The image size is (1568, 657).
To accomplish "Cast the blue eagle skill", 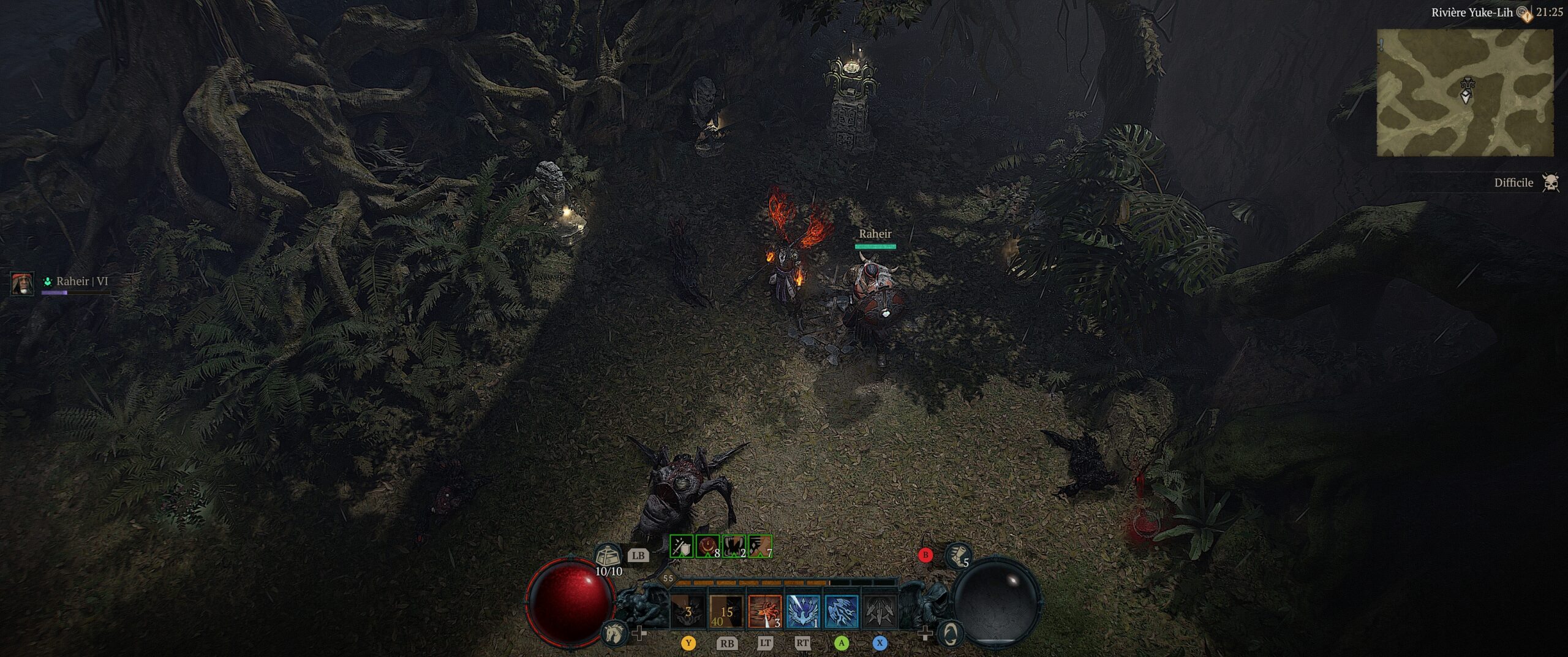I will 802,611.
